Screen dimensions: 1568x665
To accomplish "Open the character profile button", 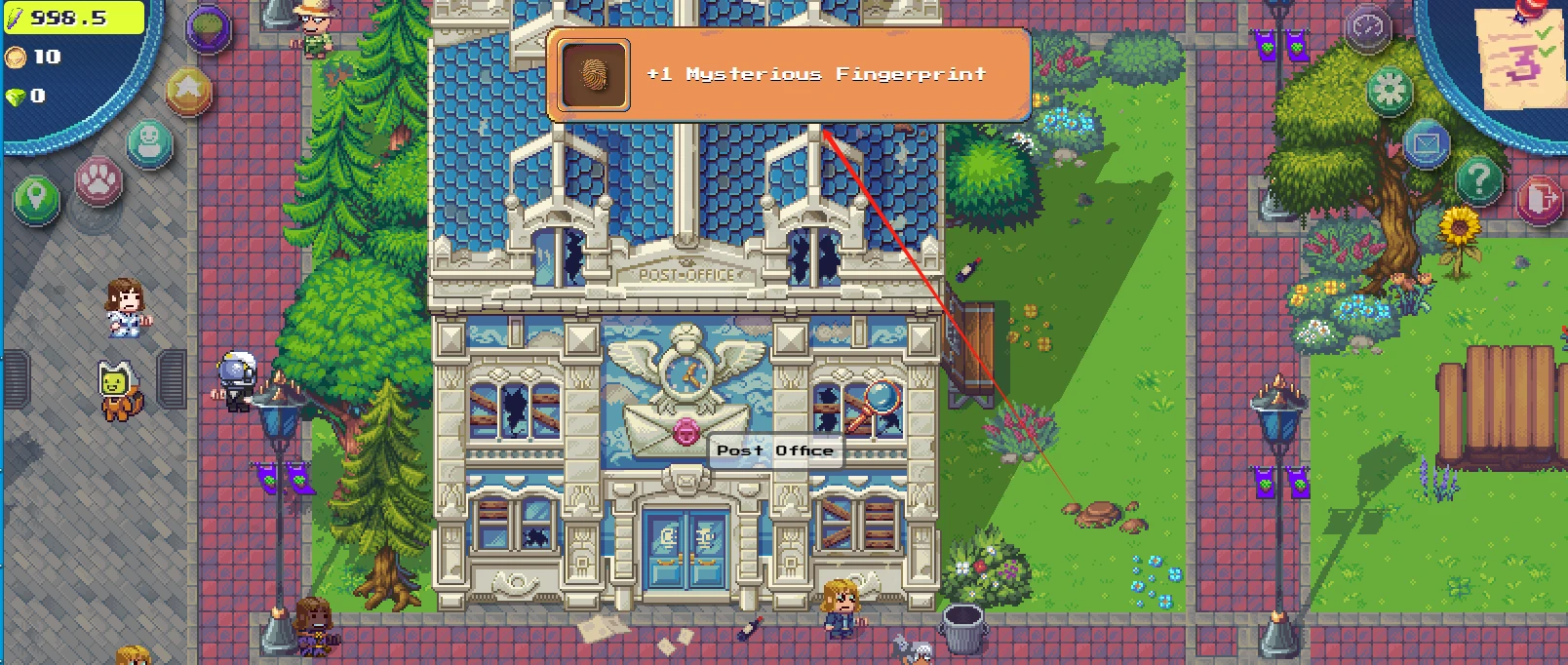I will (x=149, y=143).
